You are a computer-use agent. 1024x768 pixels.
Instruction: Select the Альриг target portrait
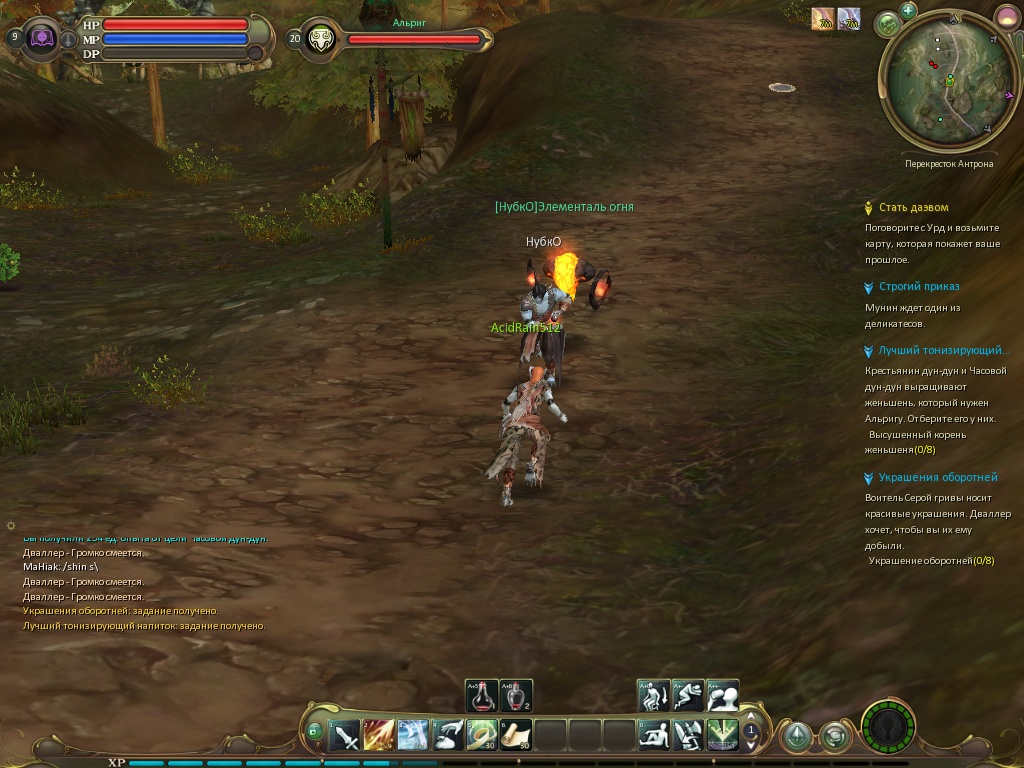pos(322,39)
